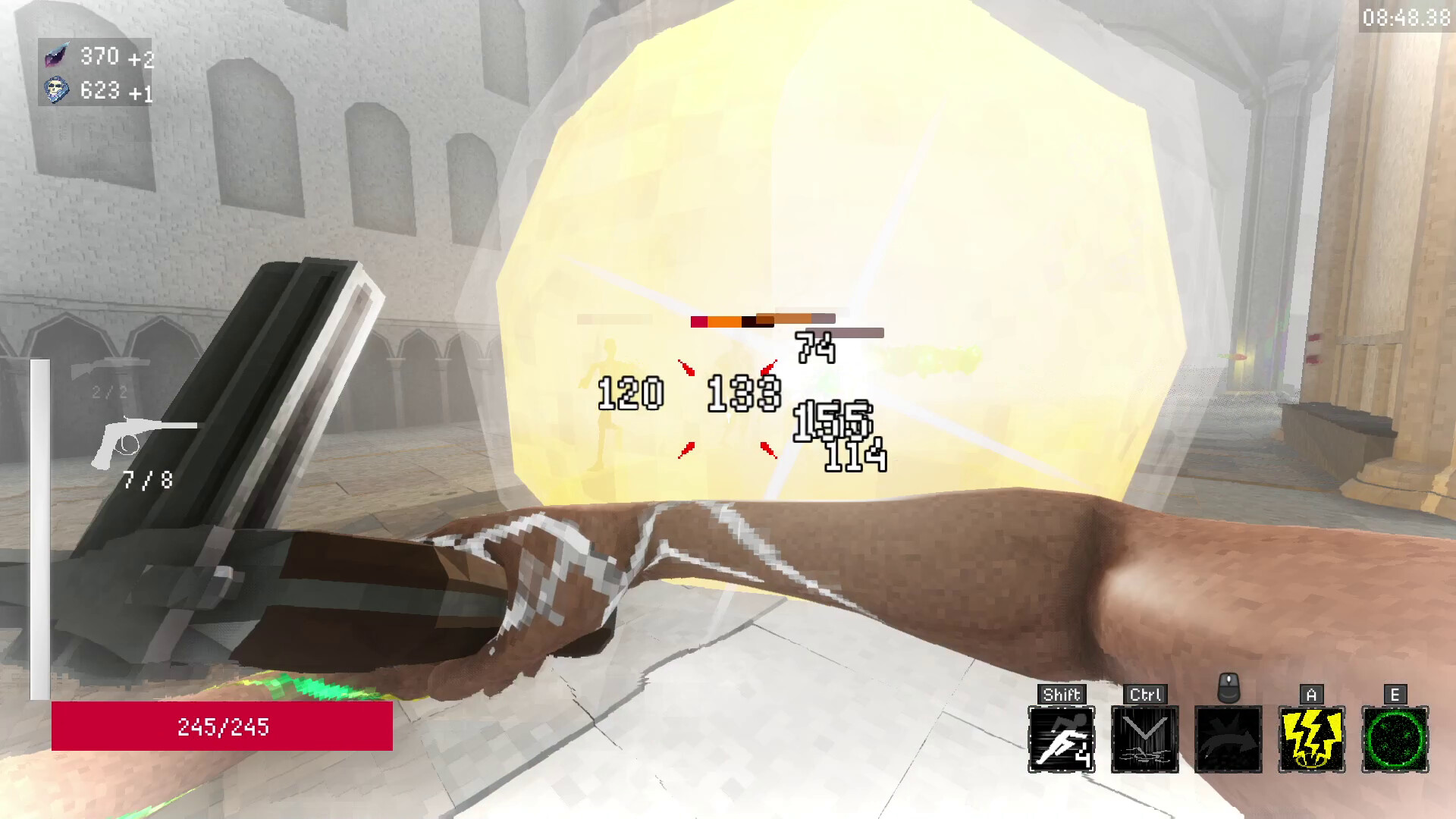Viewport: 1456px width, 819px height.
Task: Activate the Ctrl ground-slam ability icon
Action: tap(1145, 737)
